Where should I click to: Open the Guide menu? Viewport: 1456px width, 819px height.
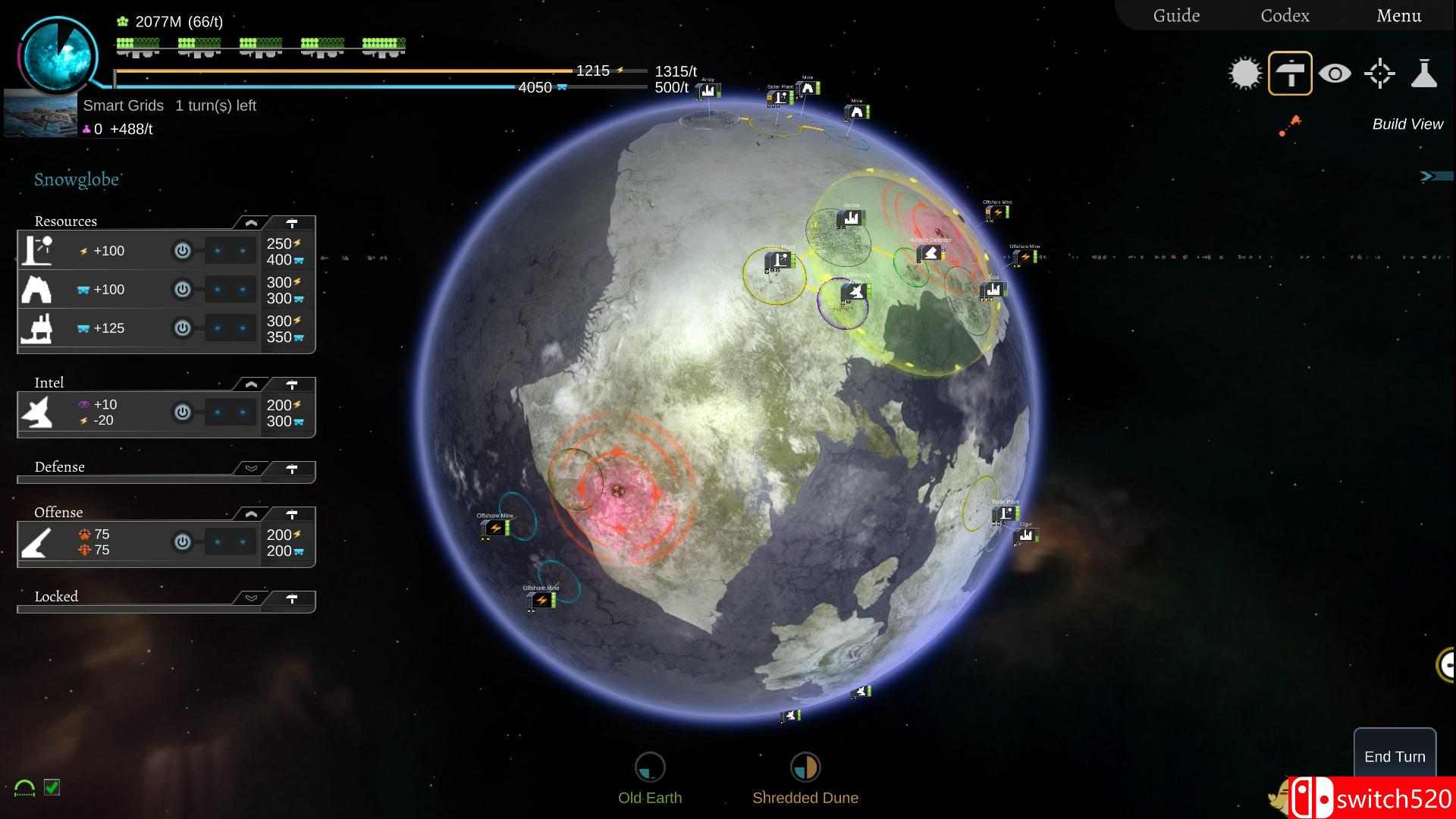tap(1176, 16)
